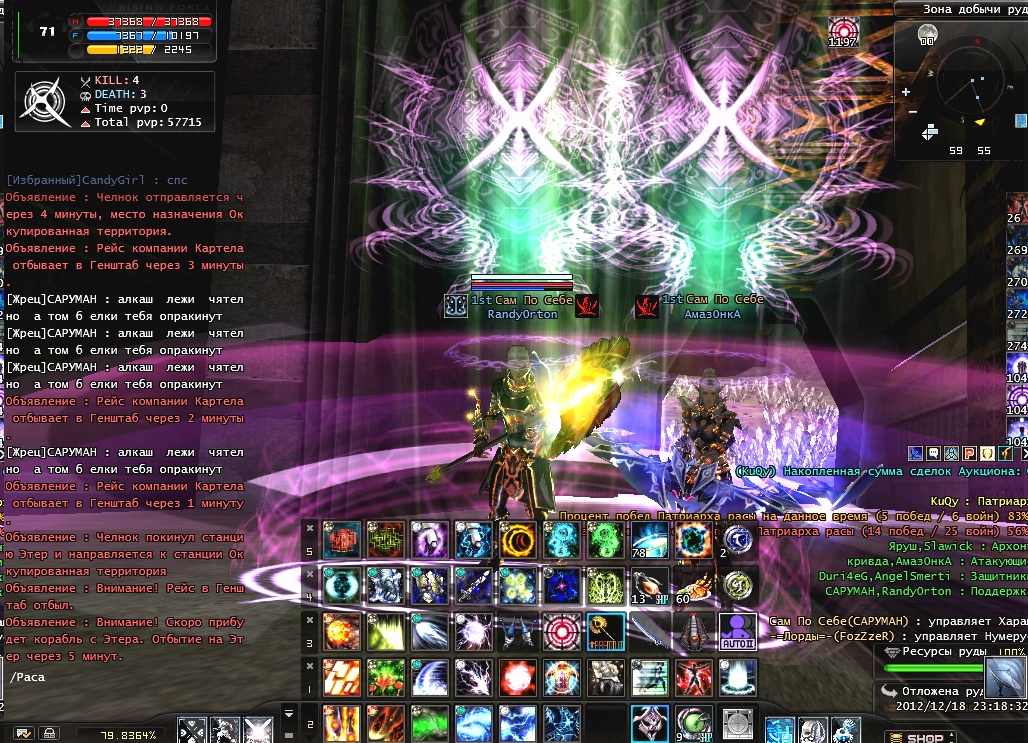This screenshot has width=1028, height=743.
Task: Activate the item slot showing count 78
Action: click(648, 540)
